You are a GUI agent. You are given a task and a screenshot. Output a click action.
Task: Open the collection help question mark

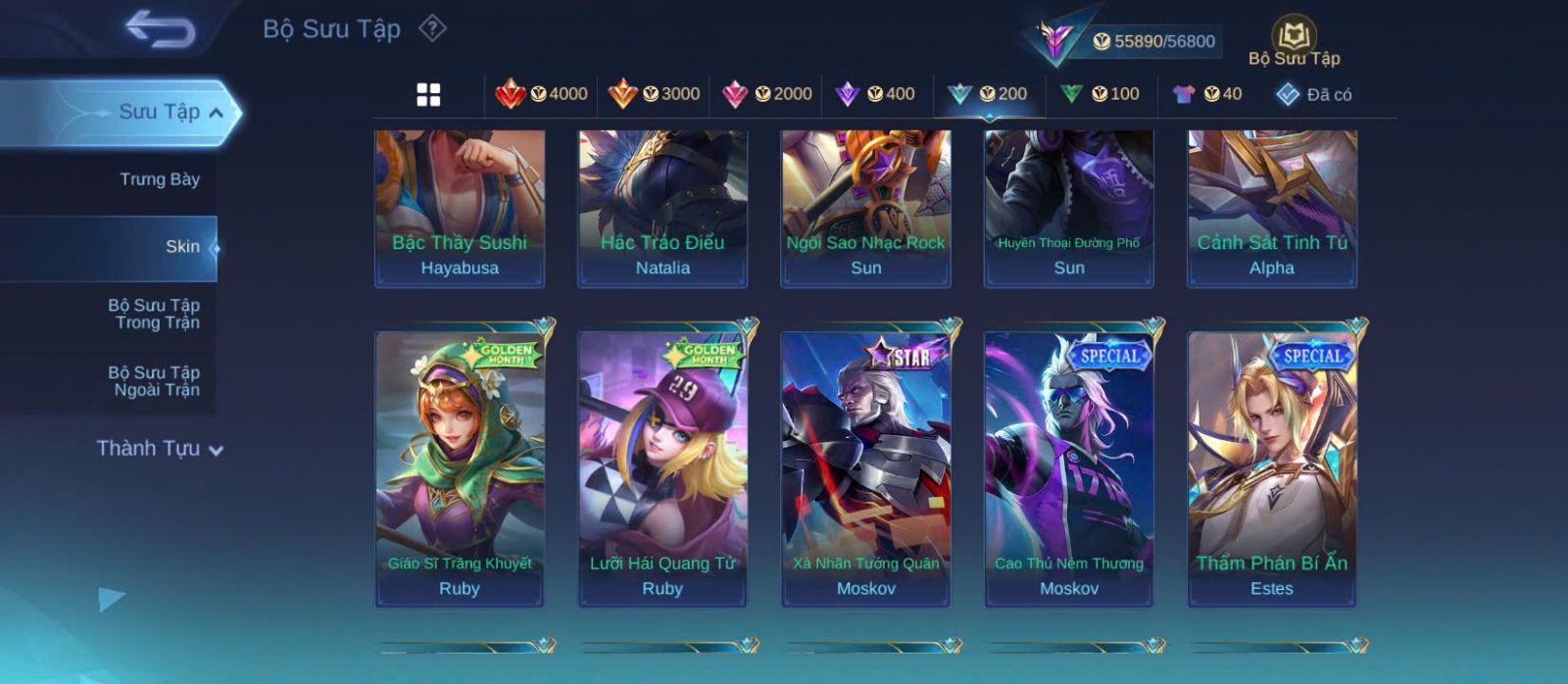[432, 28]
